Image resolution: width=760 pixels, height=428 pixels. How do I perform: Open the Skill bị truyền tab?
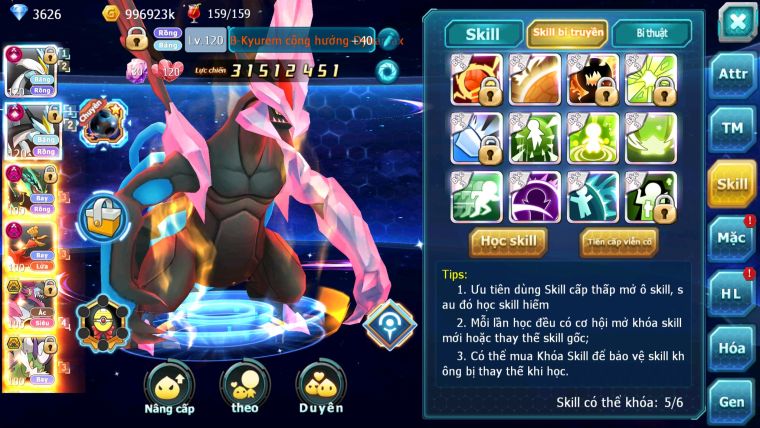pos(567,33)
